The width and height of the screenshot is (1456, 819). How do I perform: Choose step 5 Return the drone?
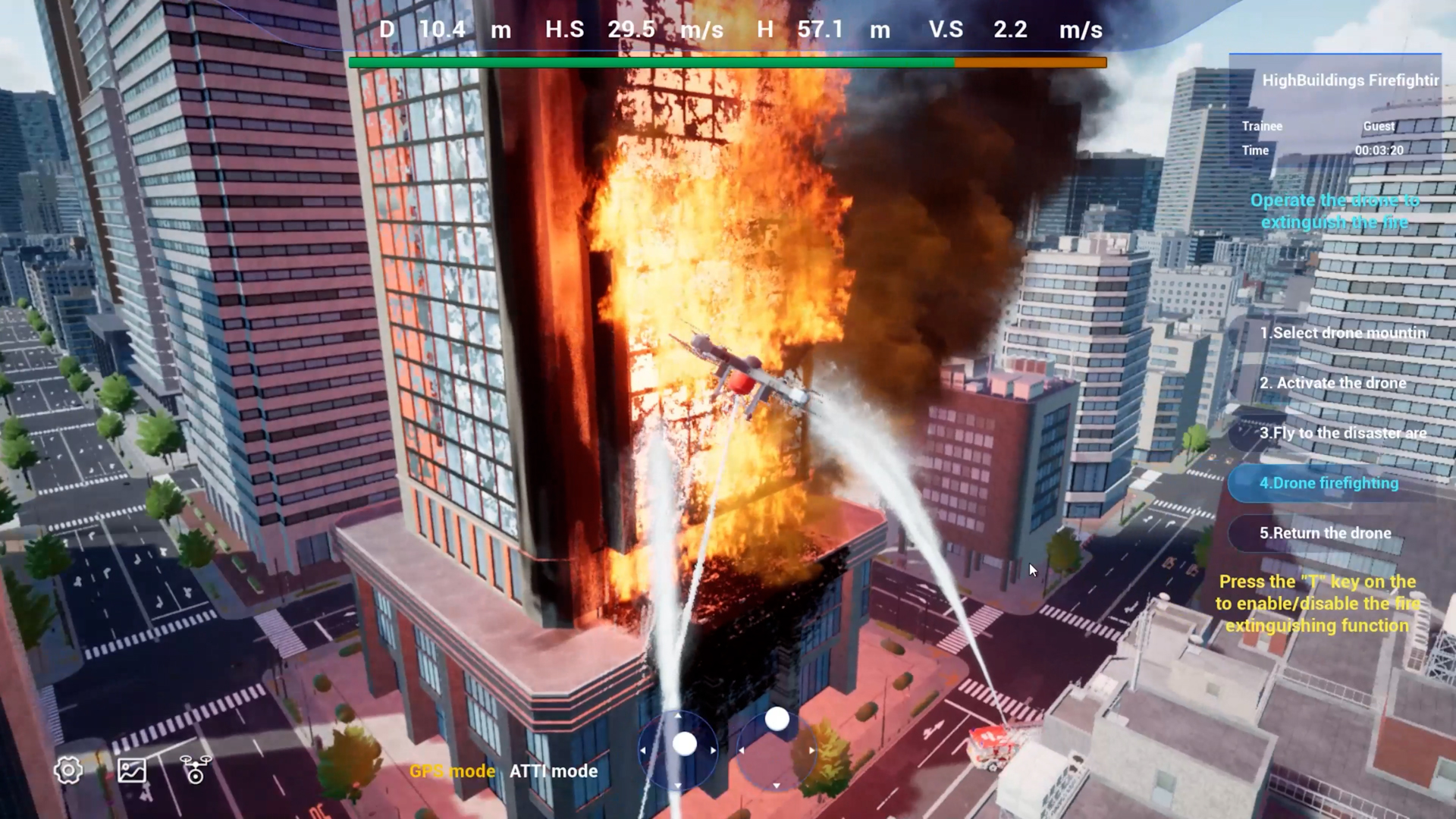tap(1325, 533)
